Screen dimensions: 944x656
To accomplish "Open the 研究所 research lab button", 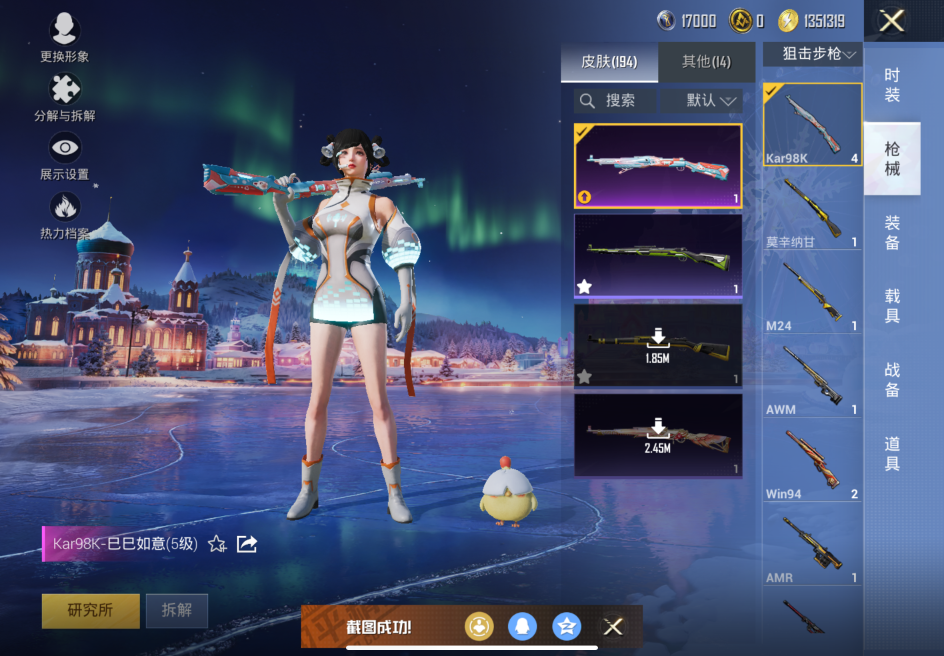I will coord(90,610).
